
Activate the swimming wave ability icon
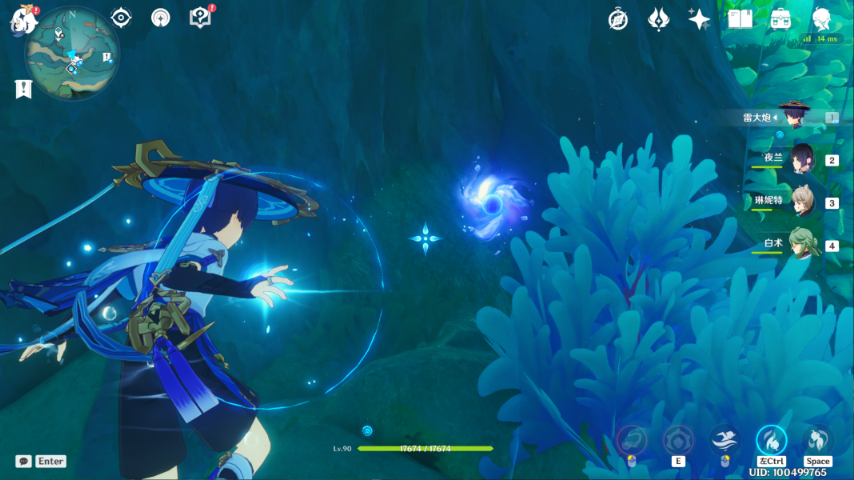pyautogui.click(x=724, y=439)
